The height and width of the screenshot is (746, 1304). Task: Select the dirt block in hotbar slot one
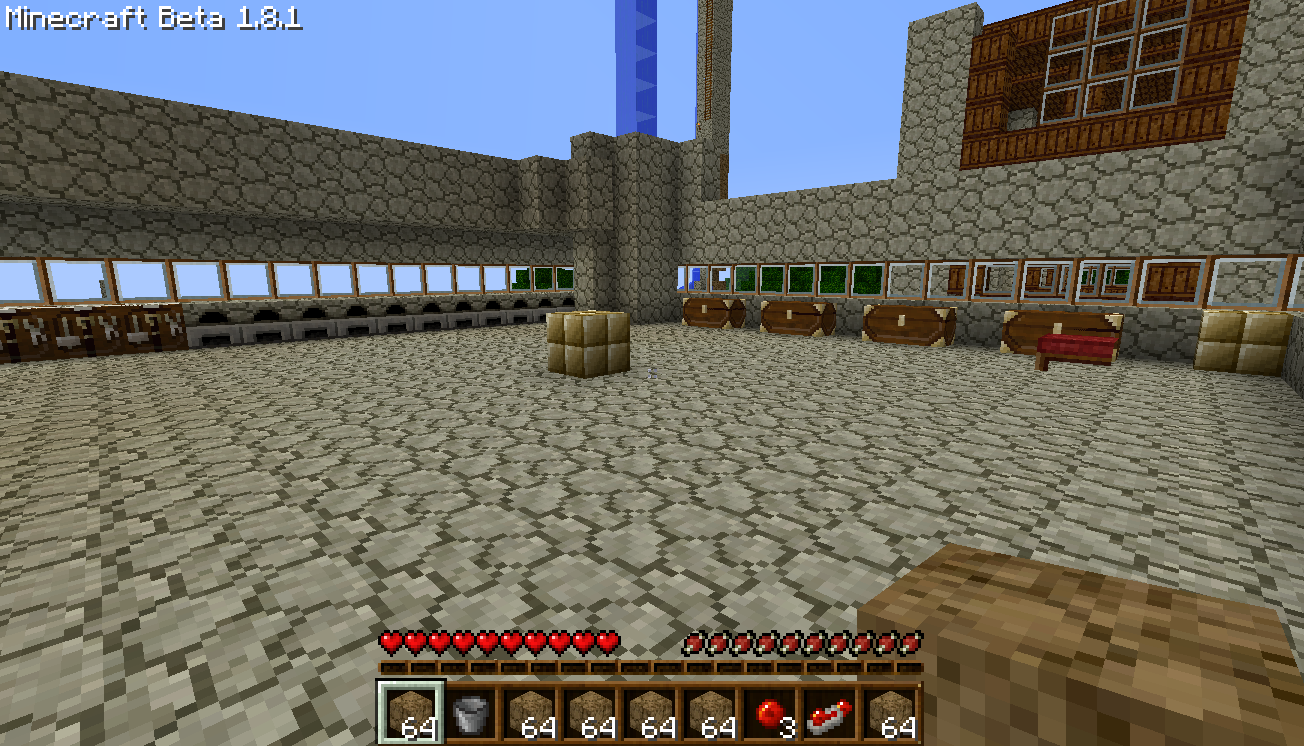click(x=413, y=710)
